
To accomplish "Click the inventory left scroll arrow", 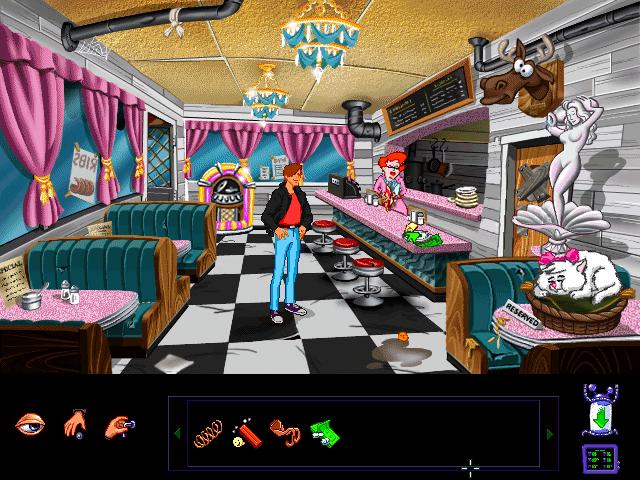I will (x=178, y=433).
